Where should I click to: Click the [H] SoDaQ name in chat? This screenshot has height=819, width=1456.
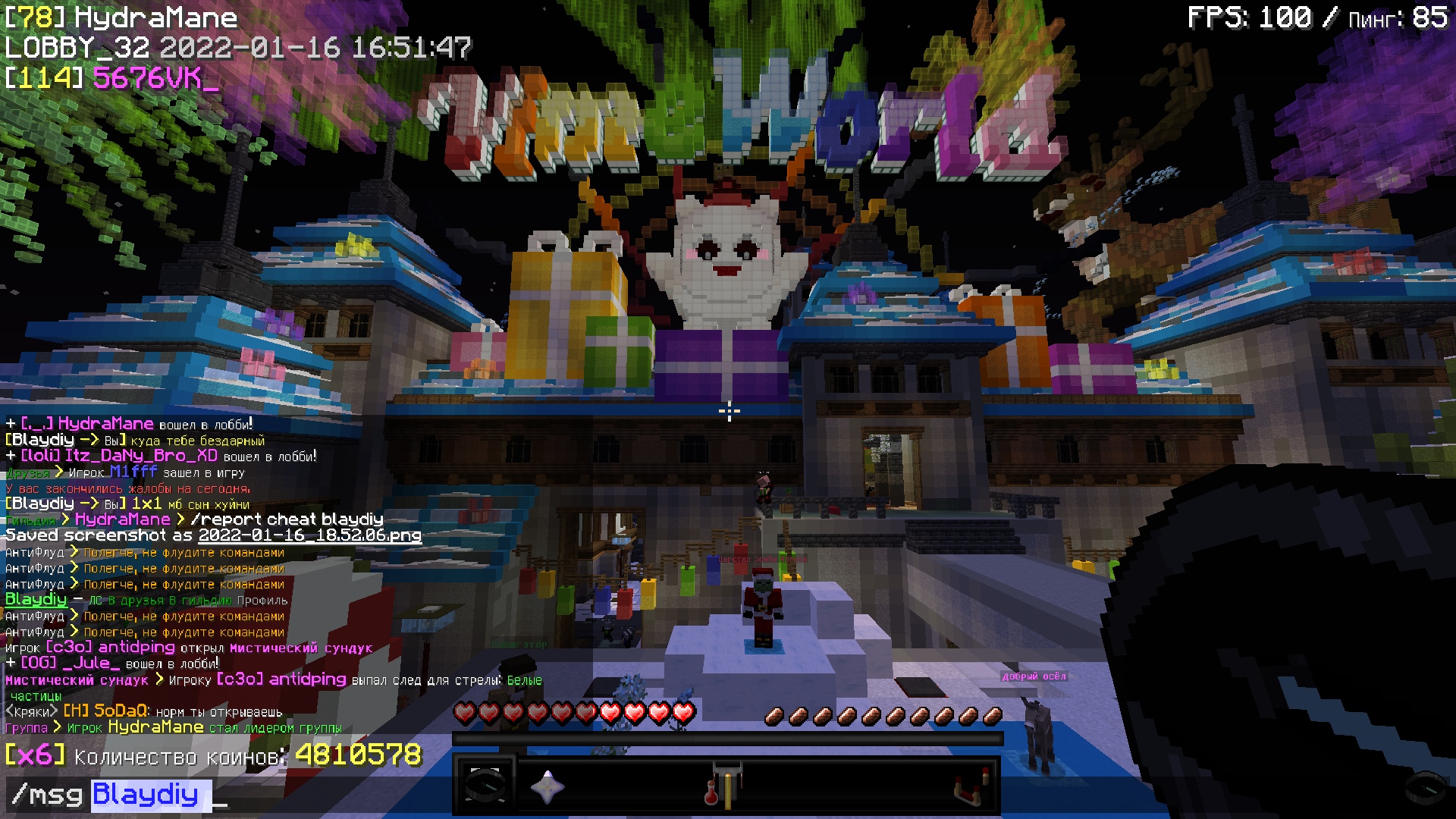point(106,711)
